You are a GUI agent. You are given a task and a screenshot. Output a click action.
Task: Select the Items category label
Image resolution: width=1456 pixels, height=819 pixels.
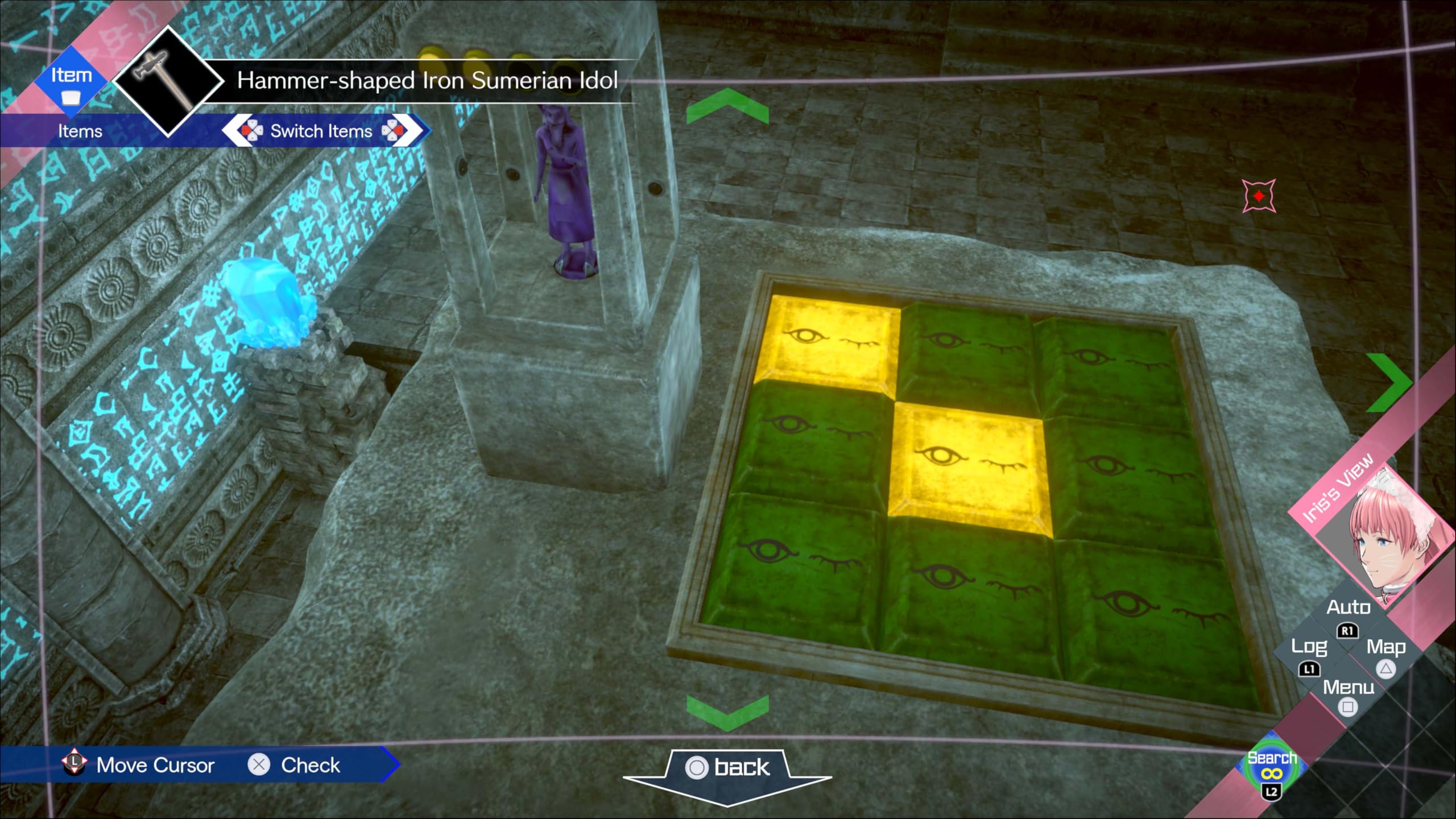pos(80,131)
